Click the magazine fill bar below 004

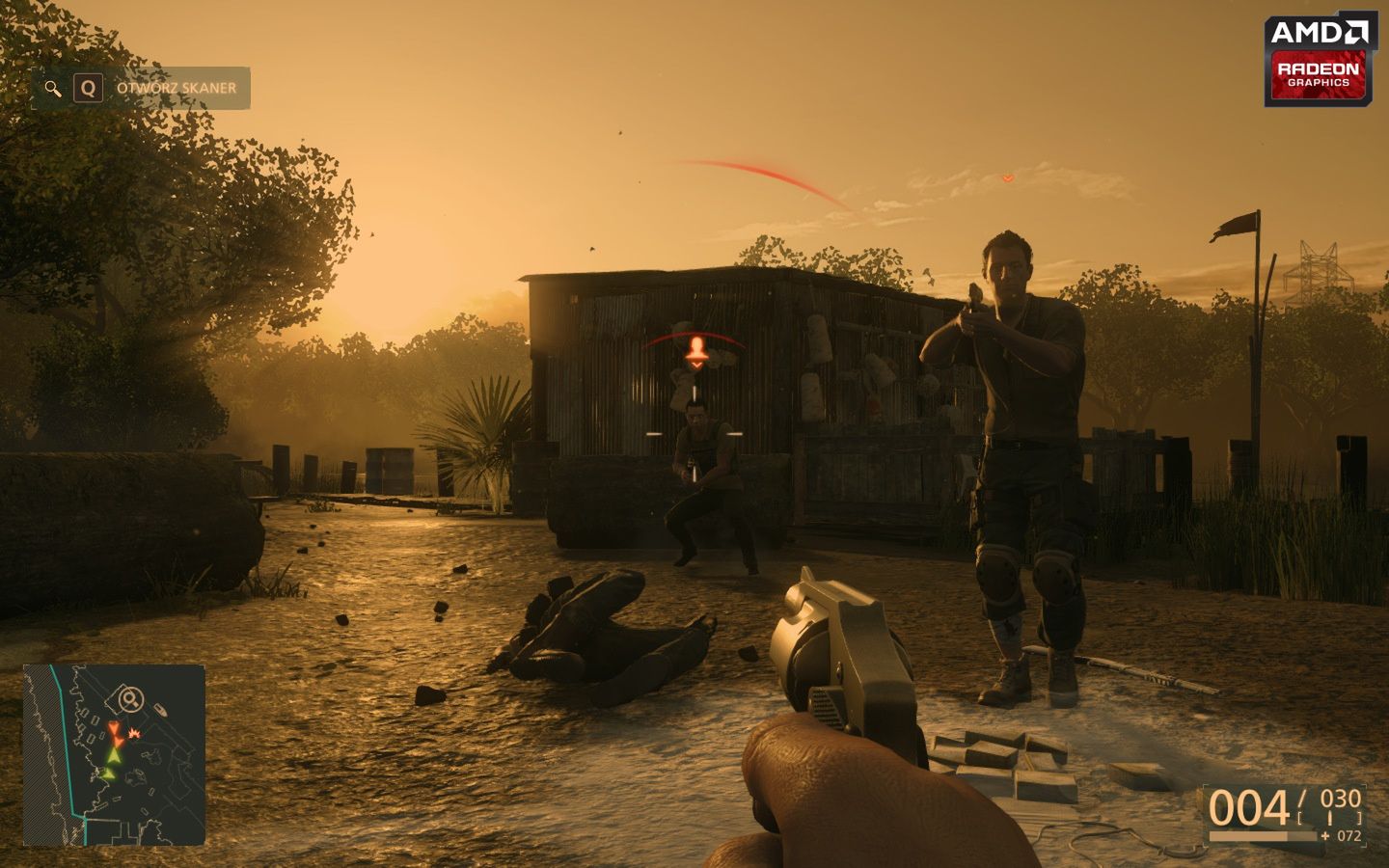(1263, 836)
